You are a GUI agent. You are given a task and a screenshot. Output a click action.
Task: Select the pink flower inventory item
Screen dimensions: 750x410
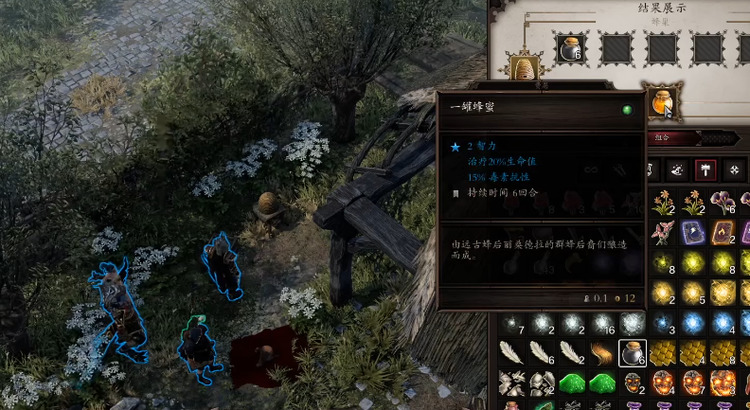pos(663,234)
